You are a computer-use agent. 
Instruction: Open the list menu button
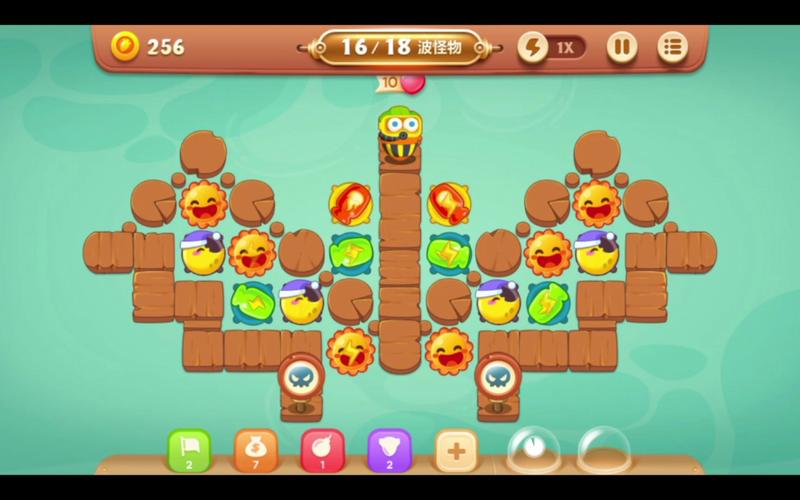(673, 47)
